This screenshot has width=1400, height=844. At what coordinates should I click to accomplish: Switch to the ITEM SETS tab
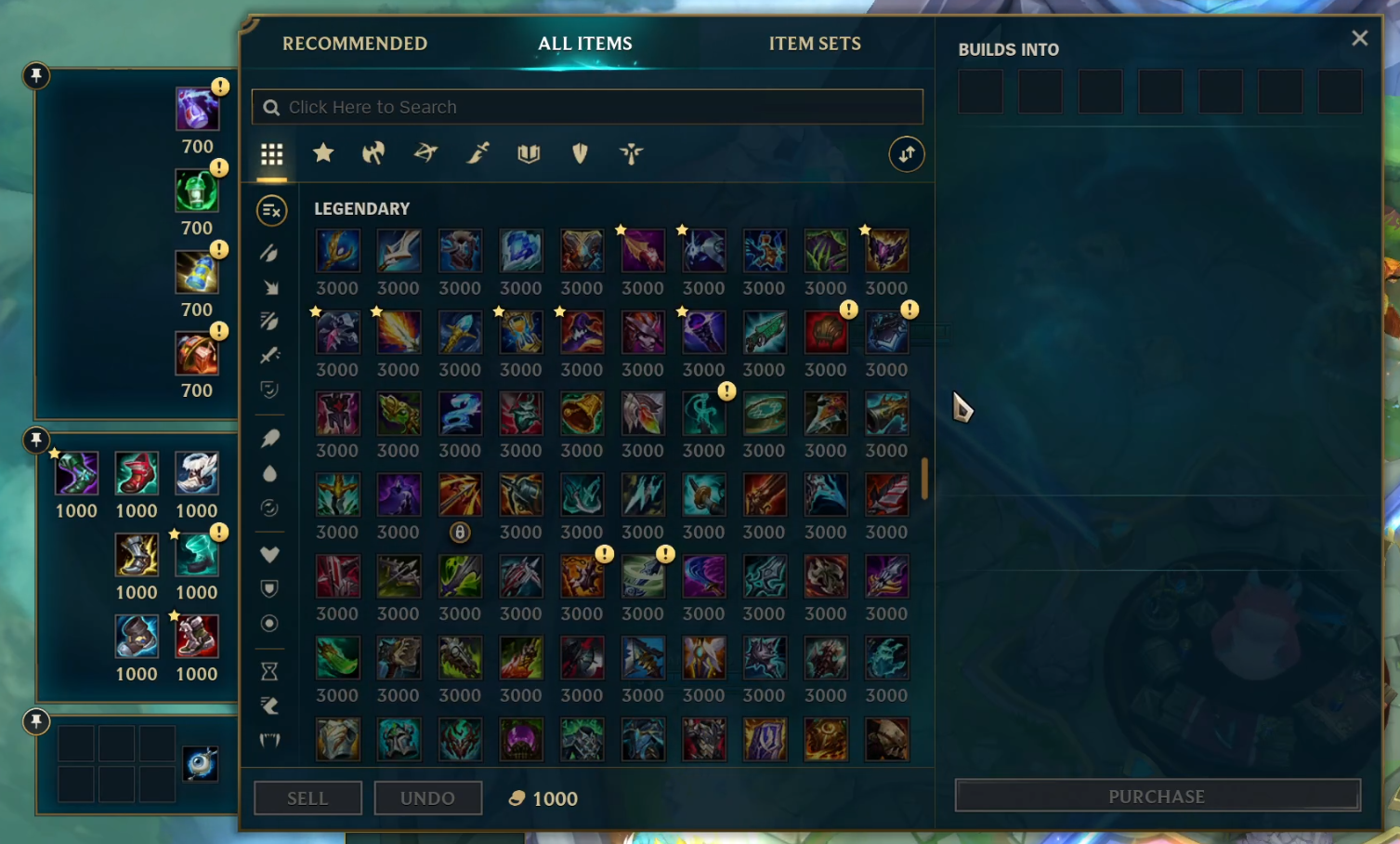pyautogui.click(x=815, y=43)
